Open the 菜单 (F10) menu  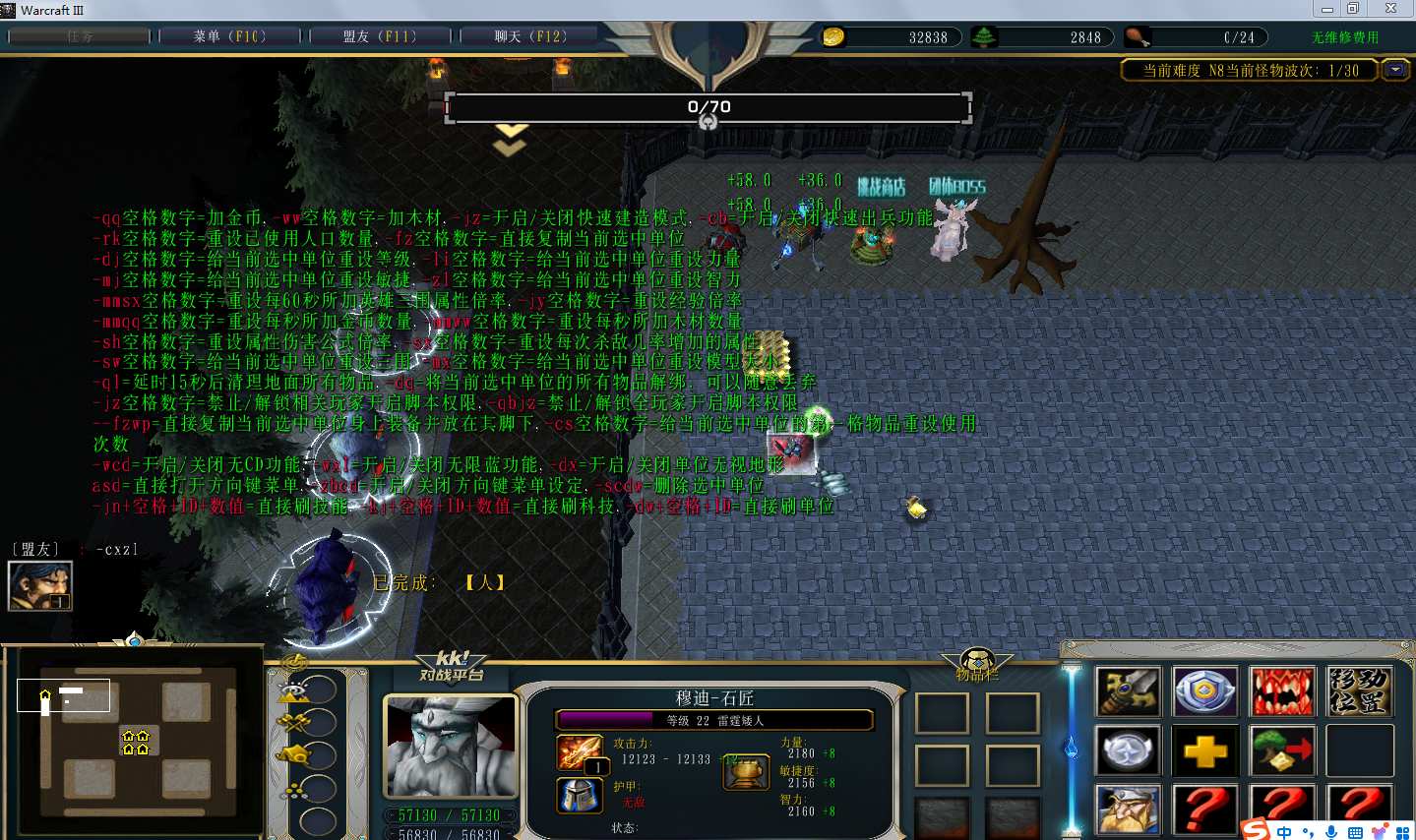(x=229, y=36)
